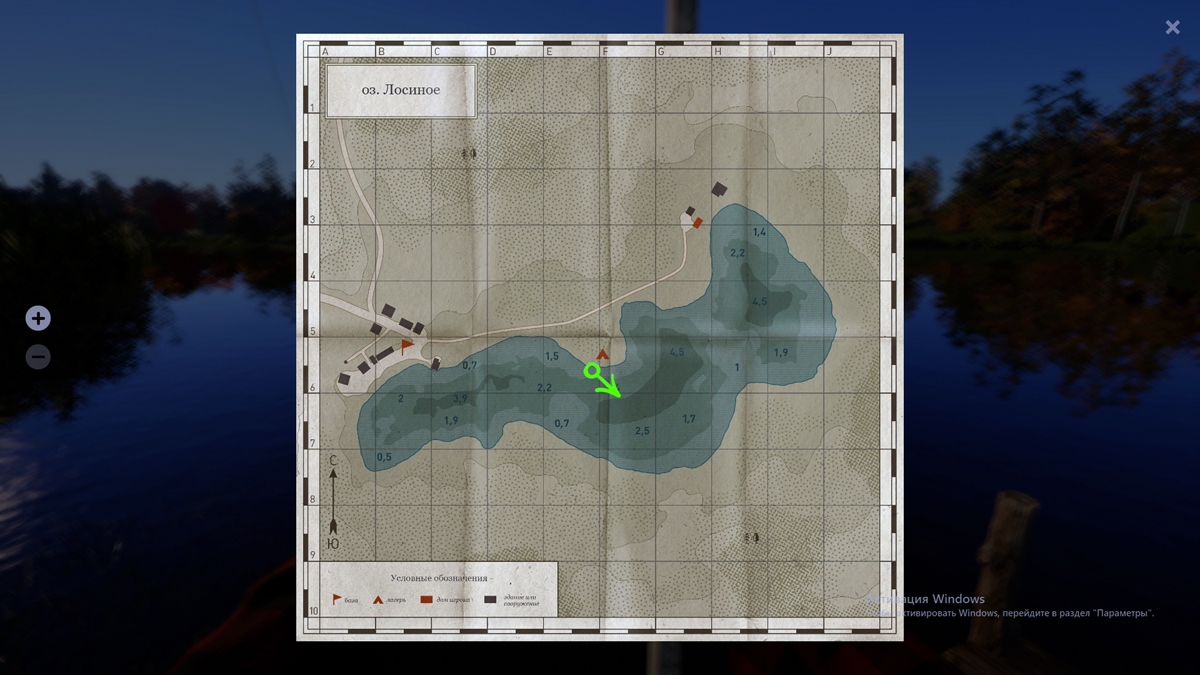Click the green player position marker

pyautogui.click(x=592, y=371)
